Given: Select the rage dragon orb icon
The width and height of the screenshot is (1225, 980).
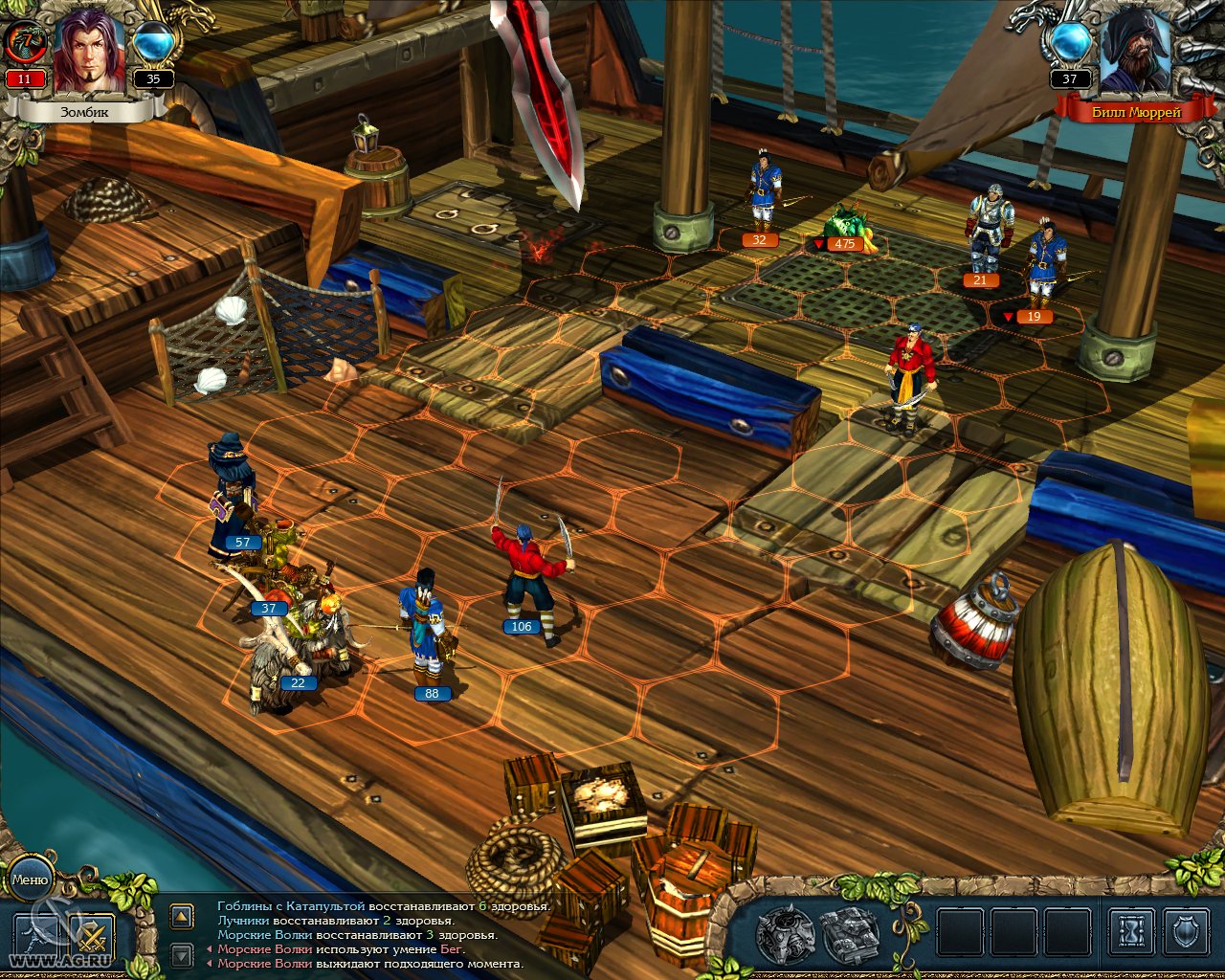Looking at the screenshot, I should (x=25, y=42).
